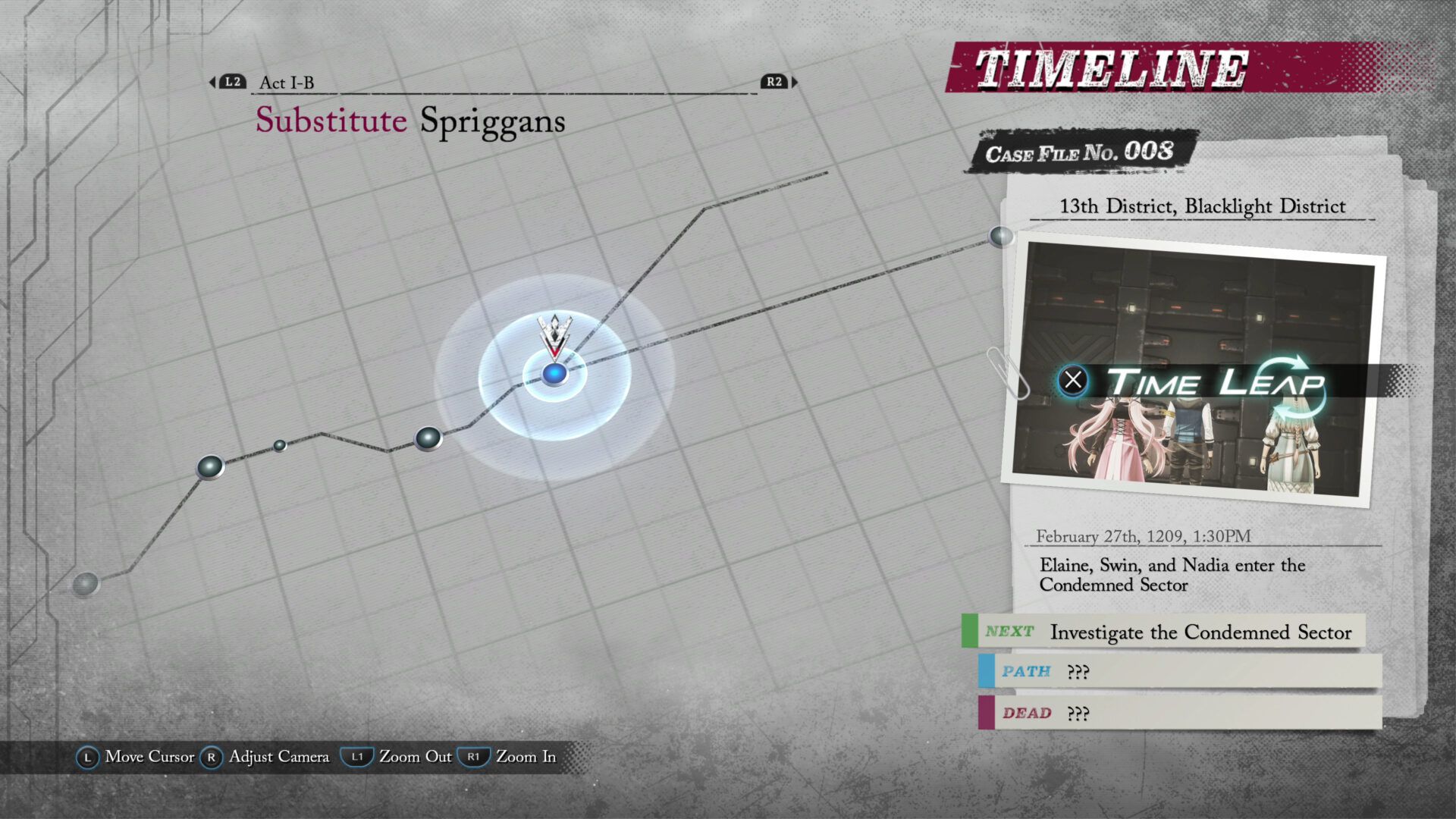Select the blue PATH ??? entry

[1180, 672]
